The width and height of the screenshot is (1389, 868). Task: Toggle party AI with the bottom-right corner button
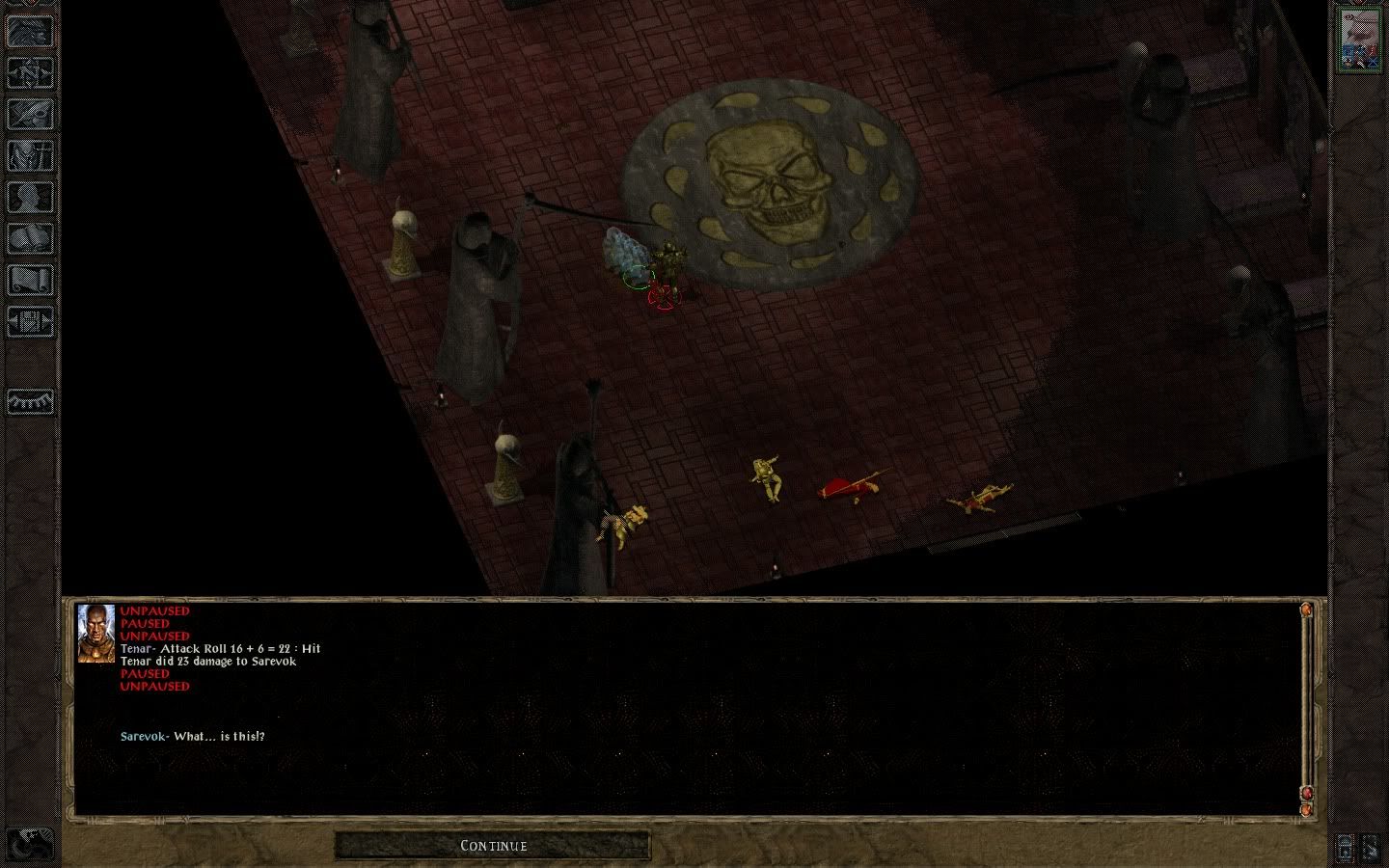pyautogui.click(x=1372, y=848)
